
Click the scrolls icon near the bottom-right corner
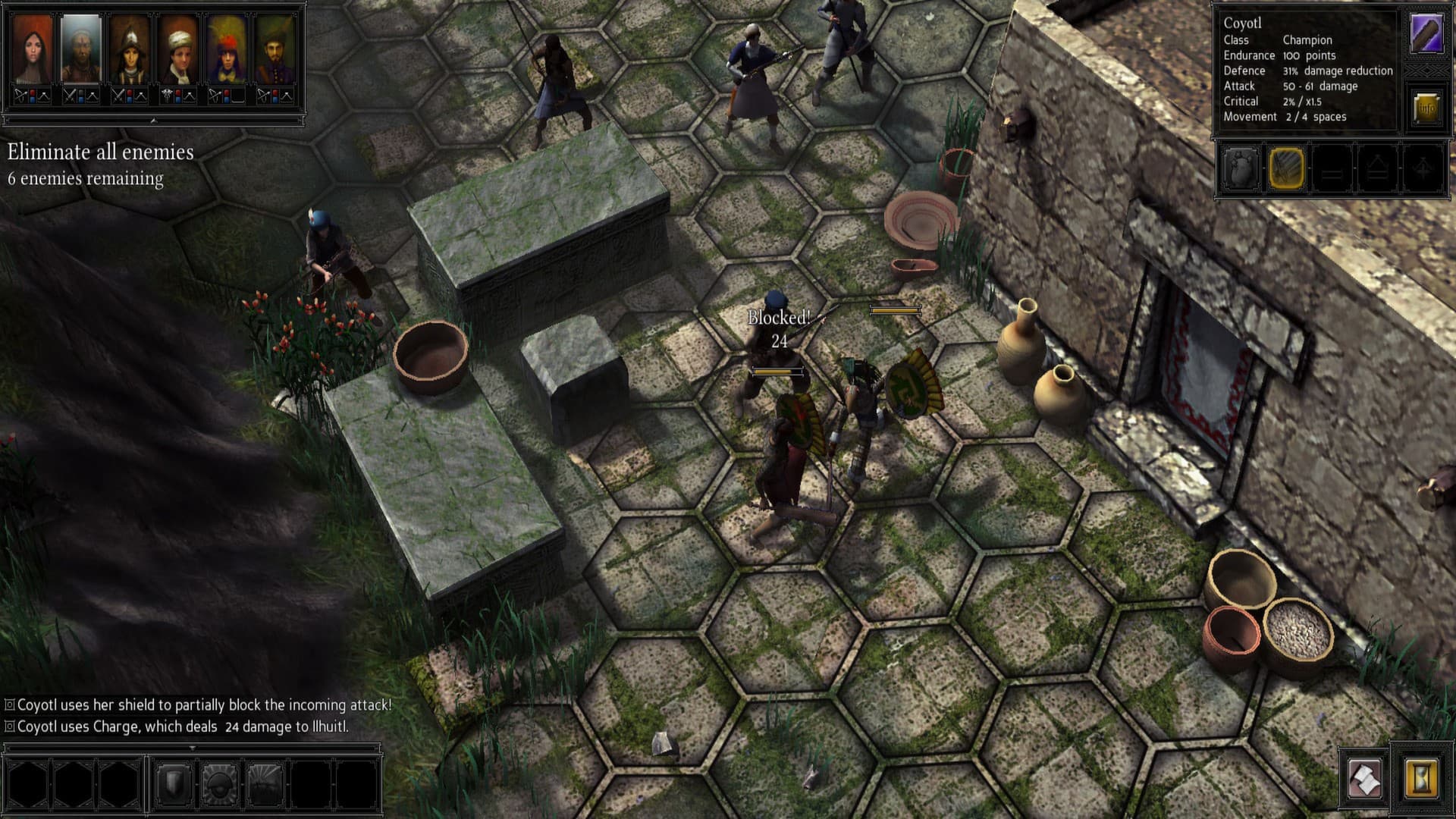click(x=1364, y=779)
